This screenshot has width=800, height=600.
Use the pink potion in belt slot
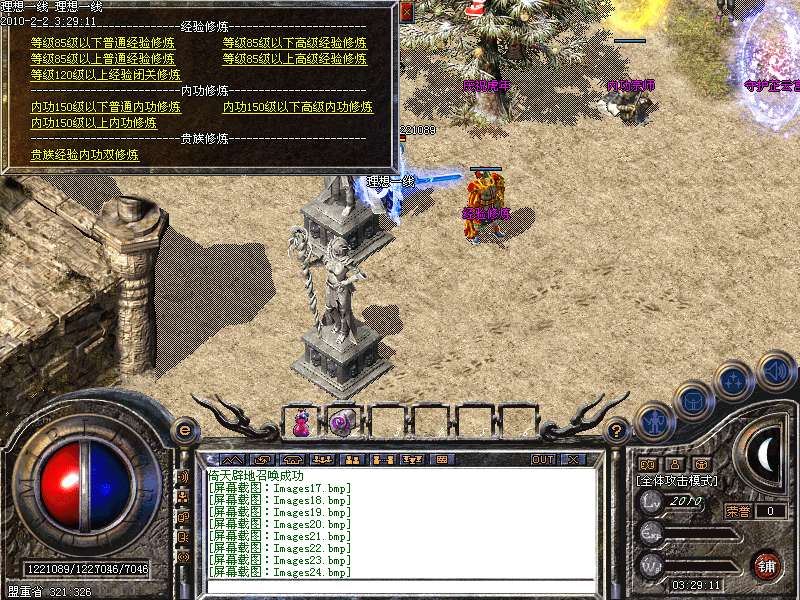pos(300,423)
